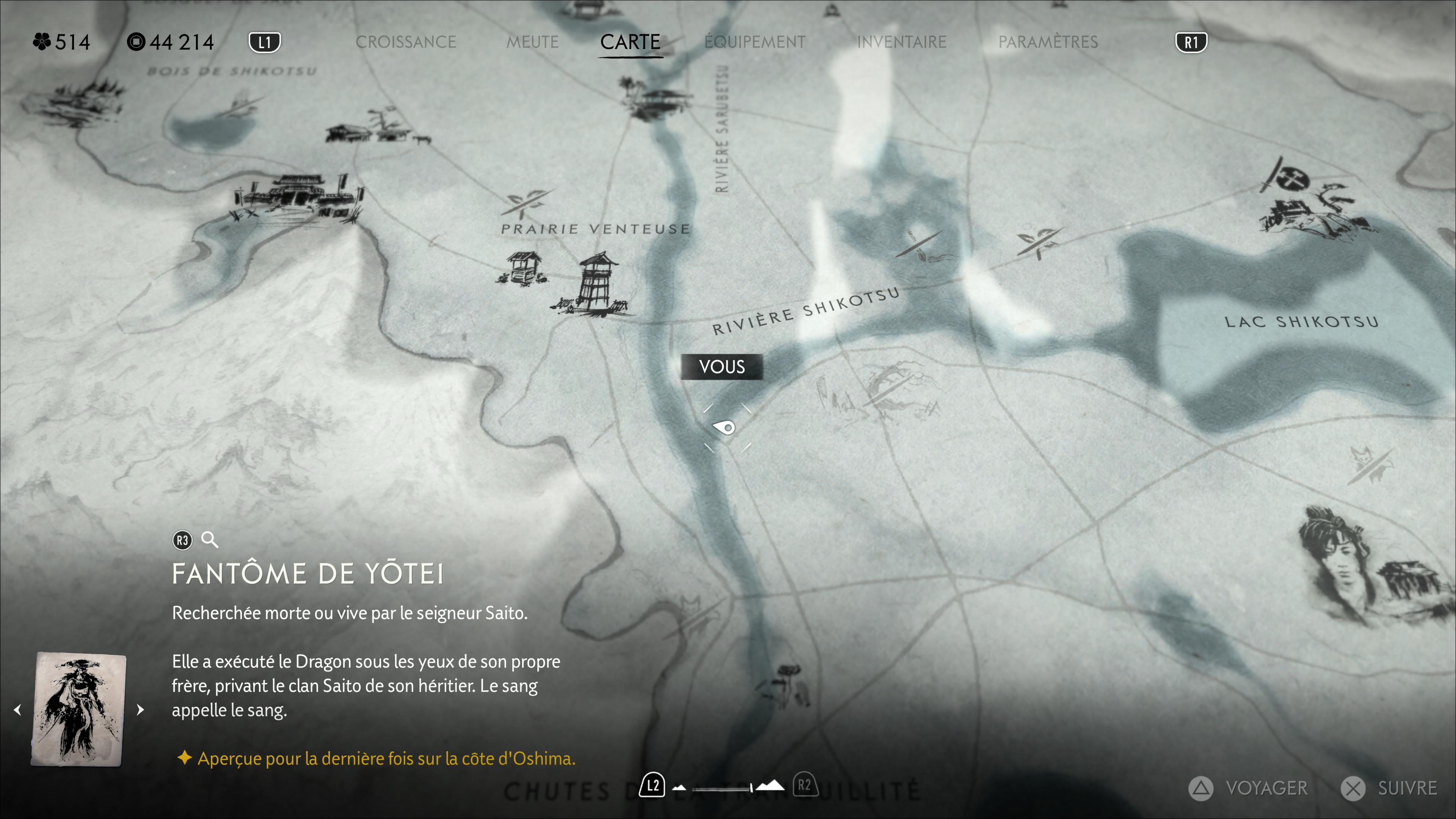Select the small well hut map marker
The width and height of the screenshot is (1456, 819).
(523, 268)
